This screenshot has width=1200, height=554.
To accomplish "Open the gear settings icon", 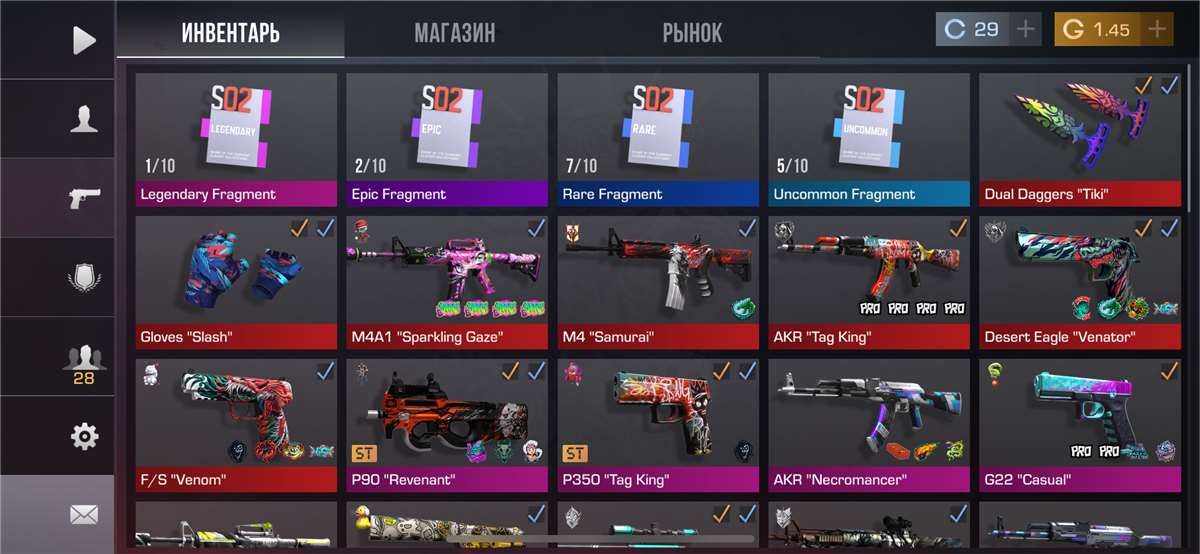I will [84, 436].
